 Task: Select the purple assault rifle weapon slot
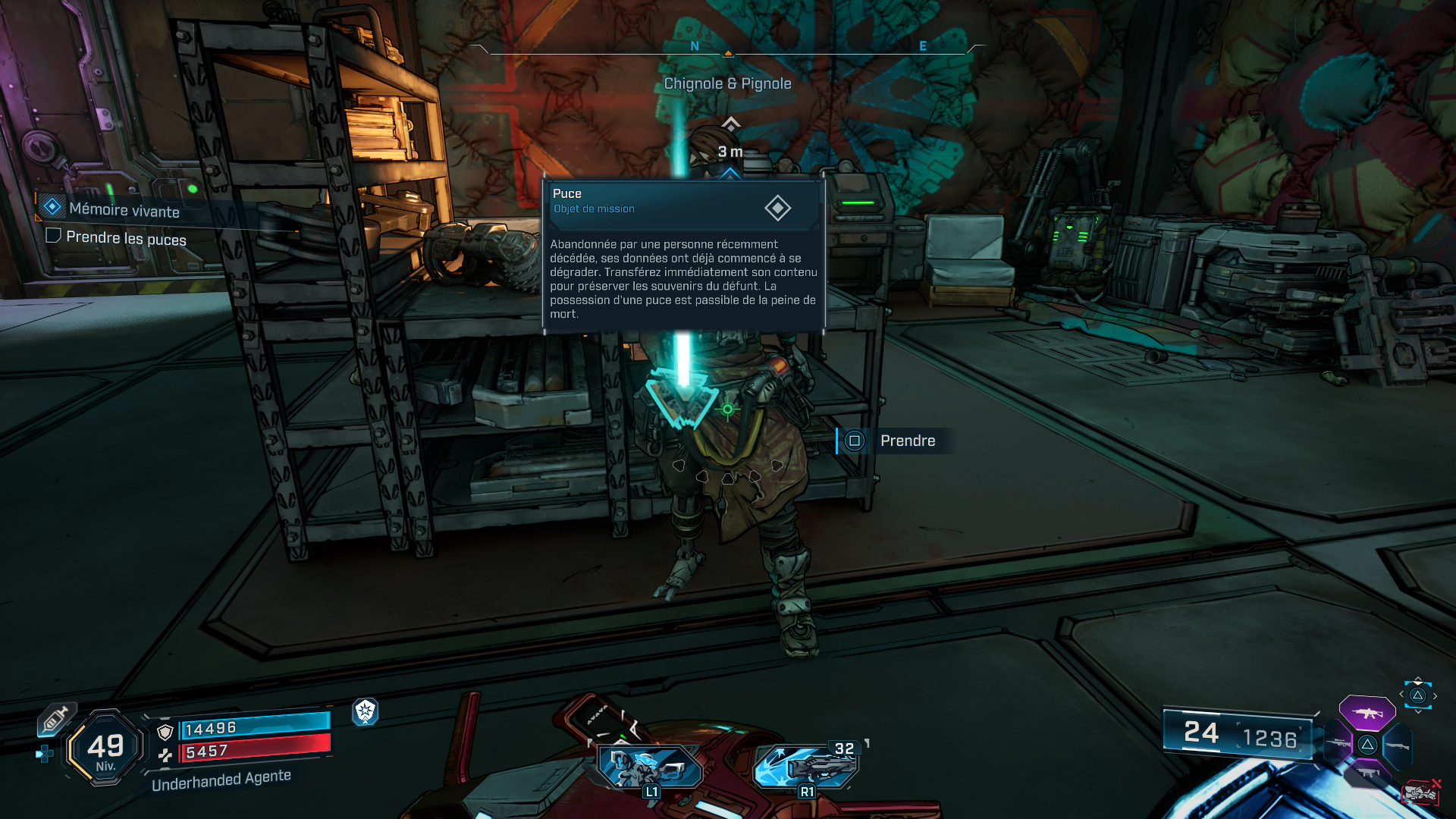click(1367, 714)
